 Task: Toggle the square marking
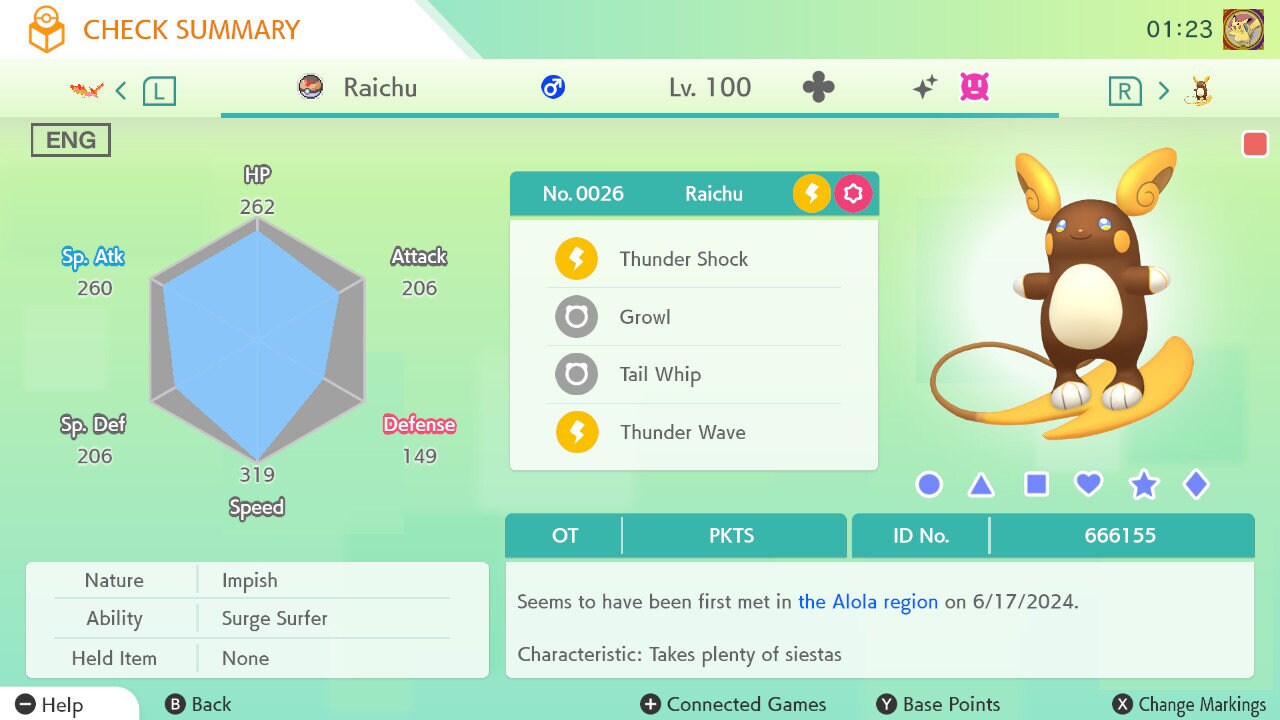click(x=1036, y=485)
